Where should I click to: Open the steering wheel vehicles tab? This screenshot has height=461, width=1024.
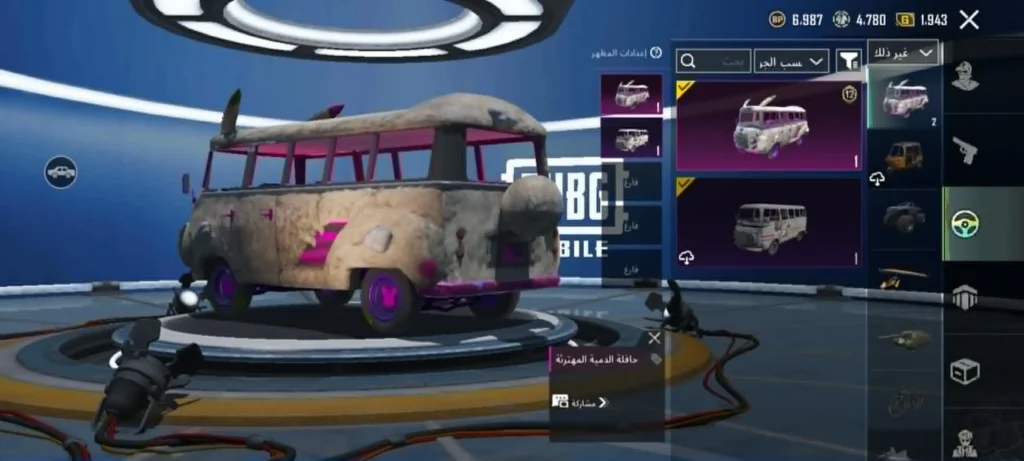pos(965,223)
